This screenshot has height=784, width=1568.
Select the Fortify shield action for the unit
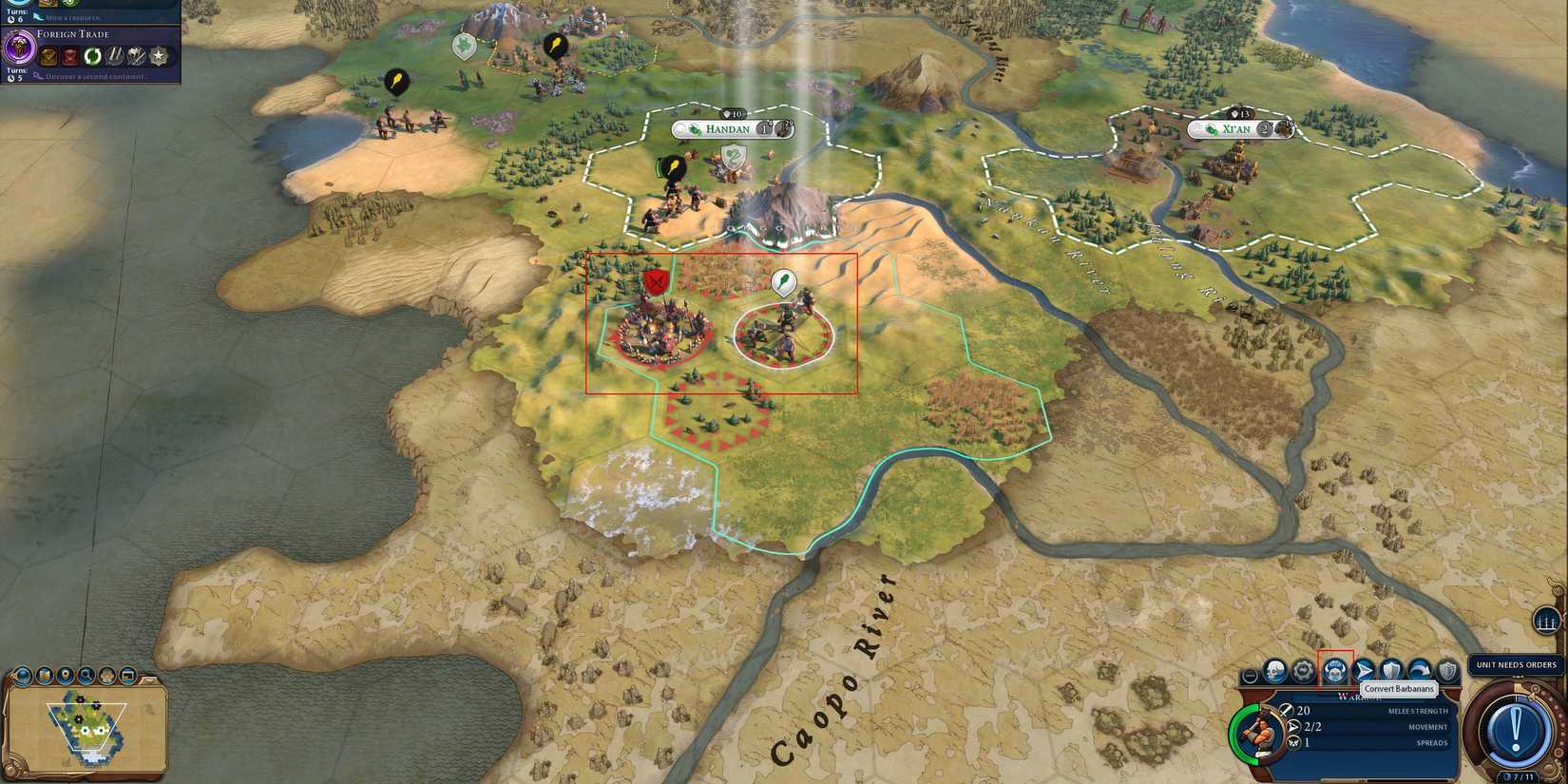click(x=1391, y=668)
